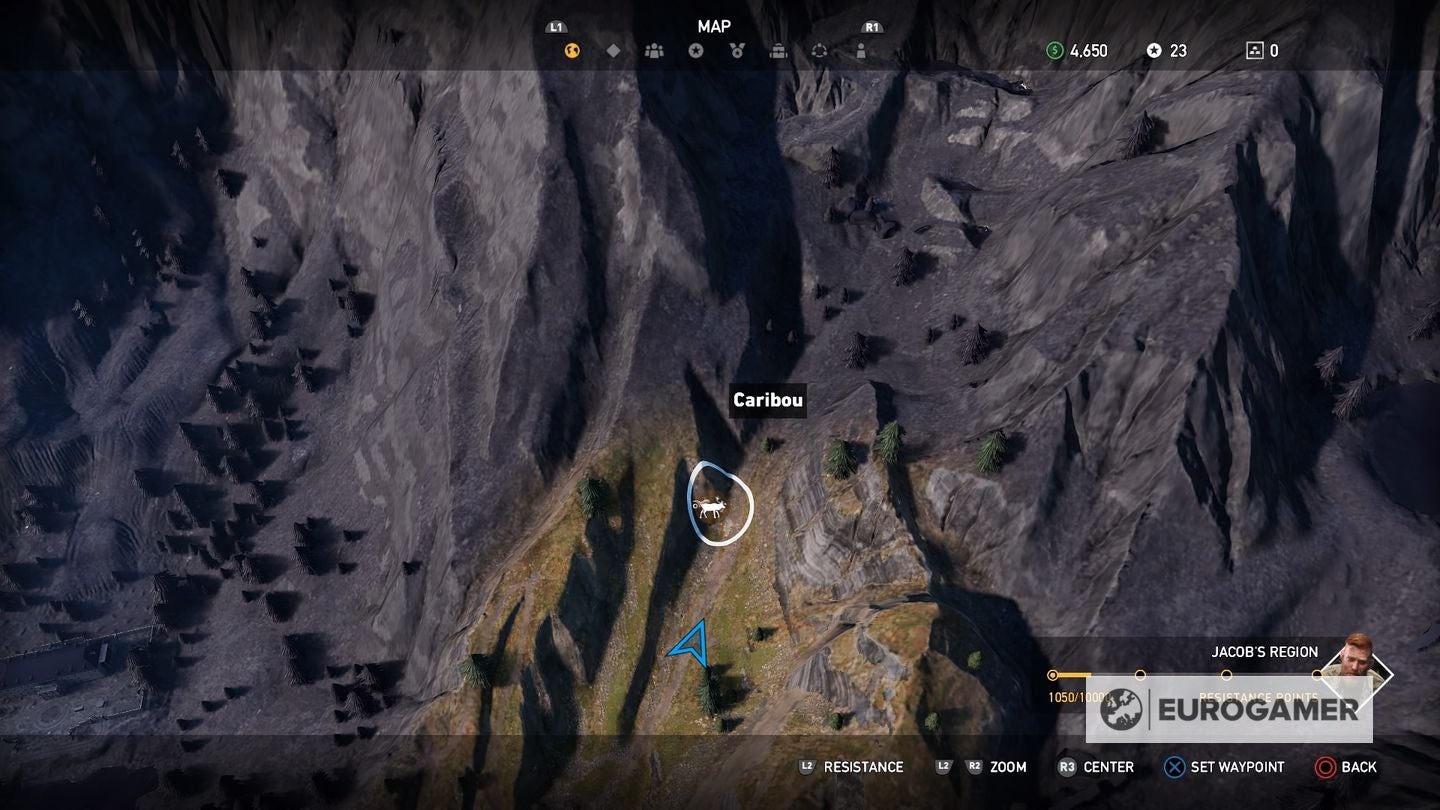Open the missions diamond icon in top bar
1440x810 pixels.
[613, 49]
